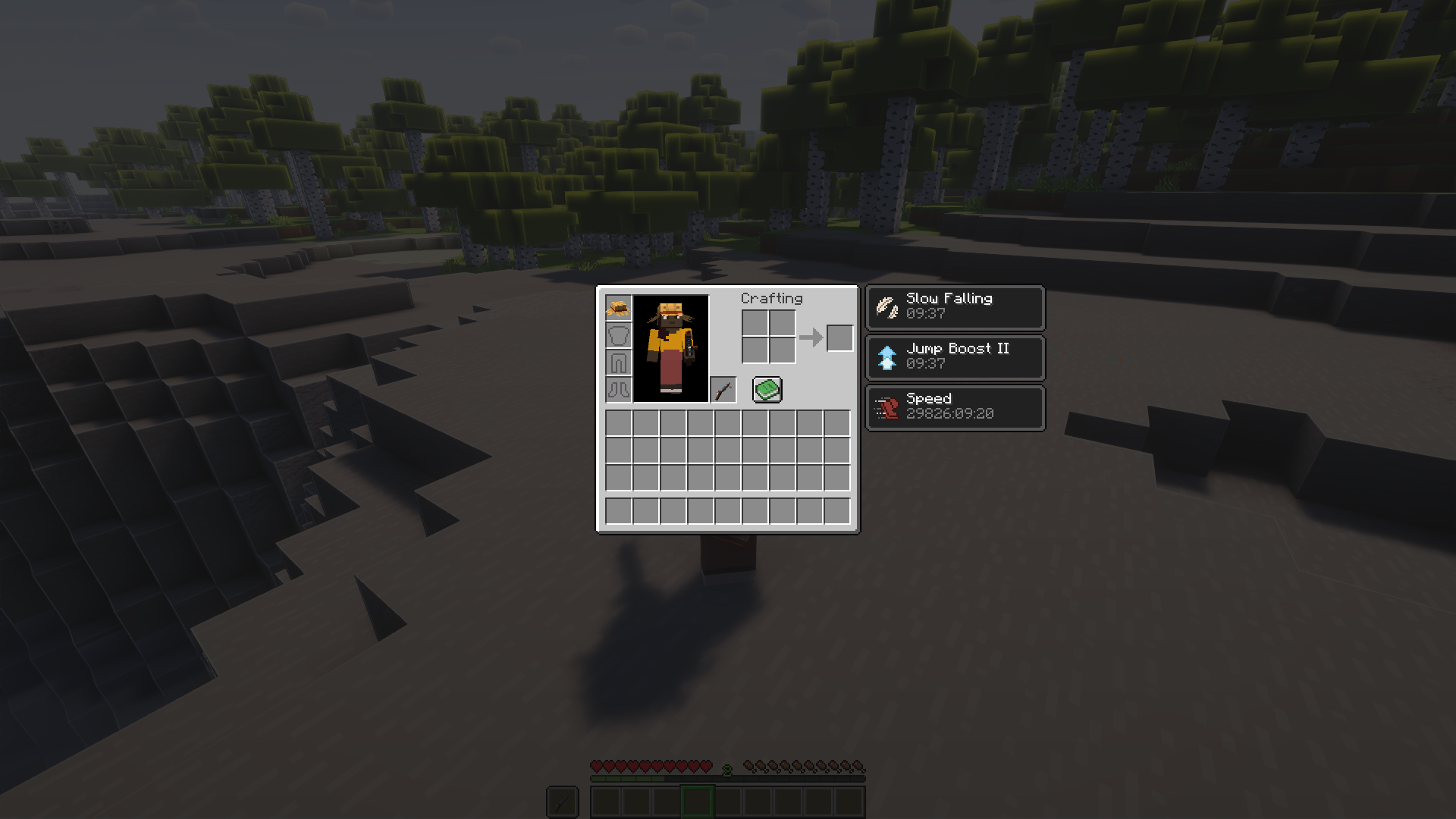Click the empty boots armor slot
Screen dimensions: 1456x819
point(618,388)
